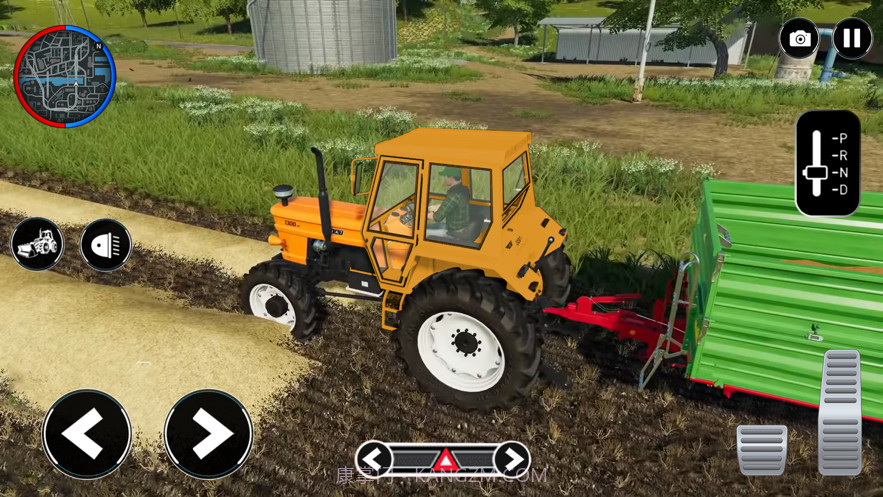883x497 pixels.
Task: Pause the game
Action: tap(852, 39)
